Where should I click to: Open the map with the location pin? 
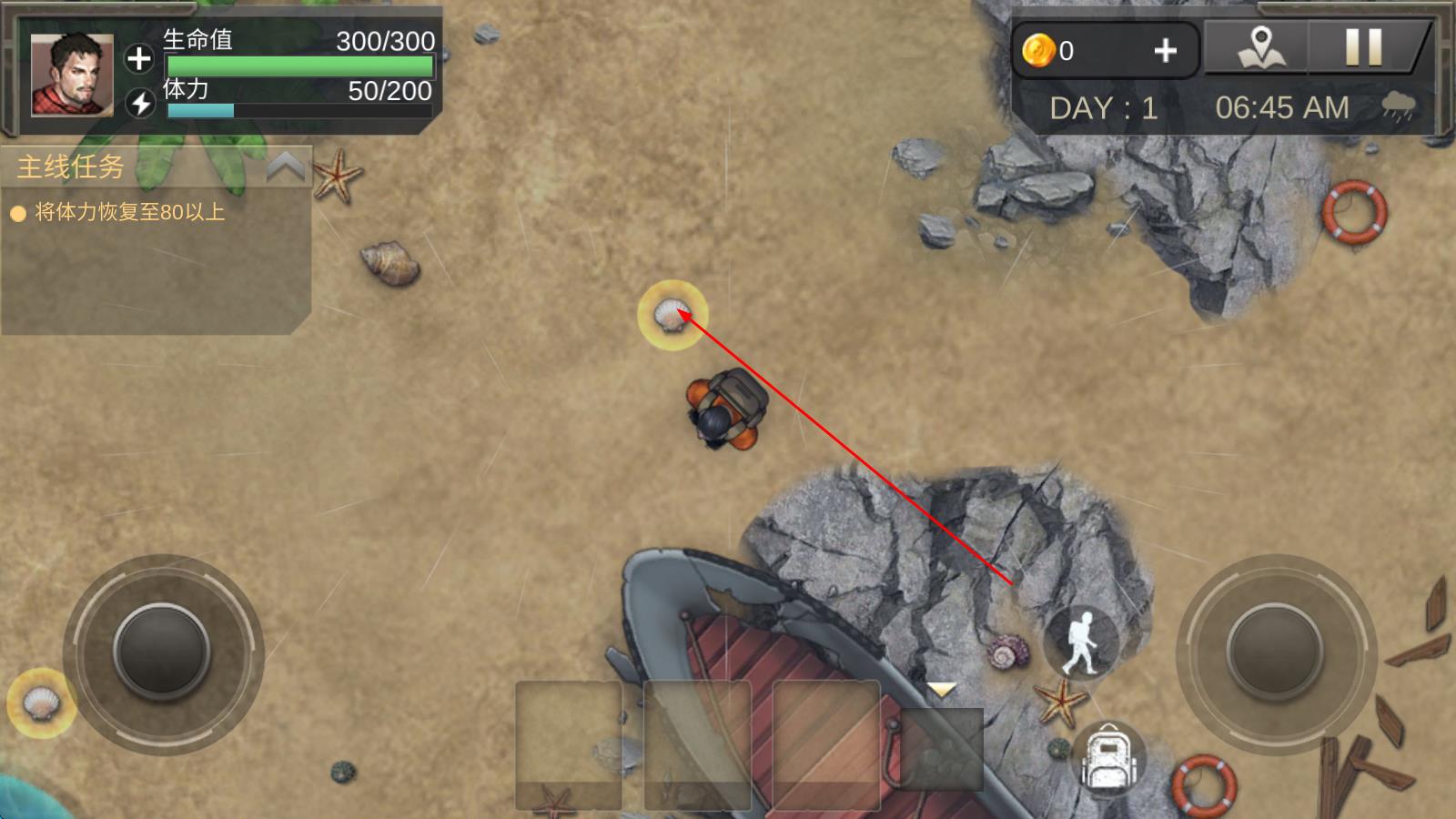pos(1261,47)
